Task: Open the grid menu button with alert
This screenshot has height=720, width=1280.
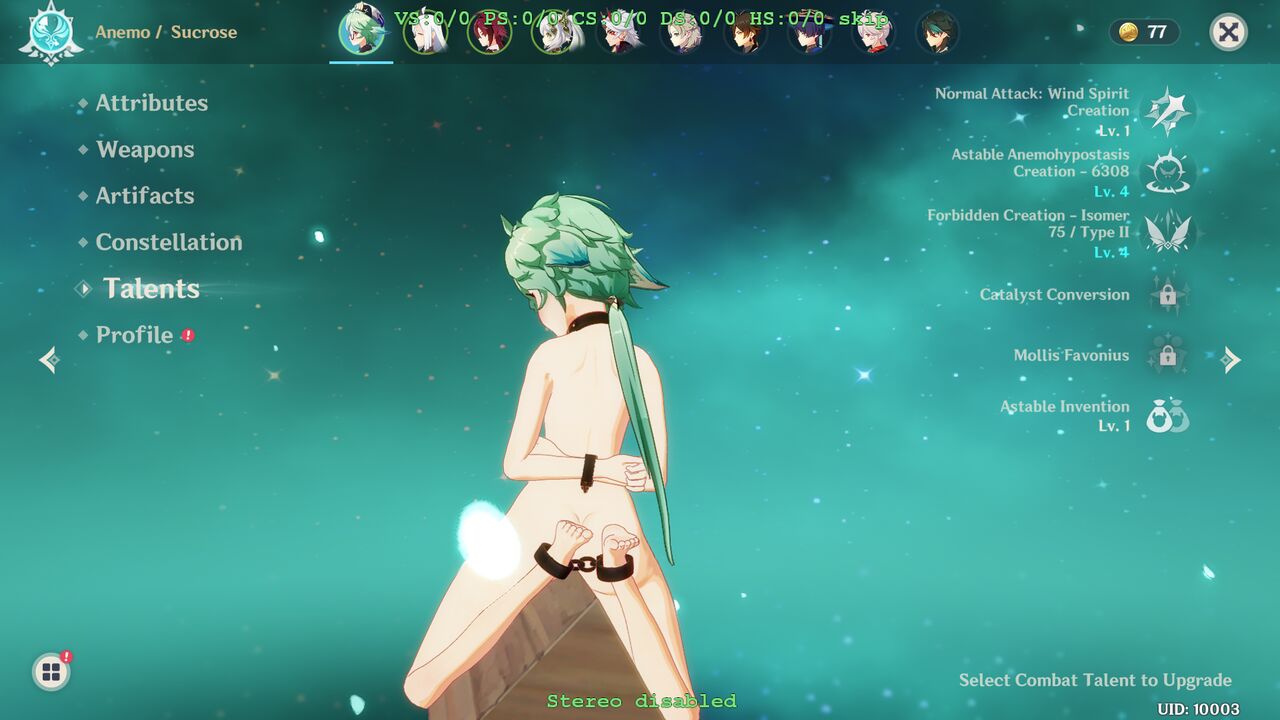Action: (51, 672)
